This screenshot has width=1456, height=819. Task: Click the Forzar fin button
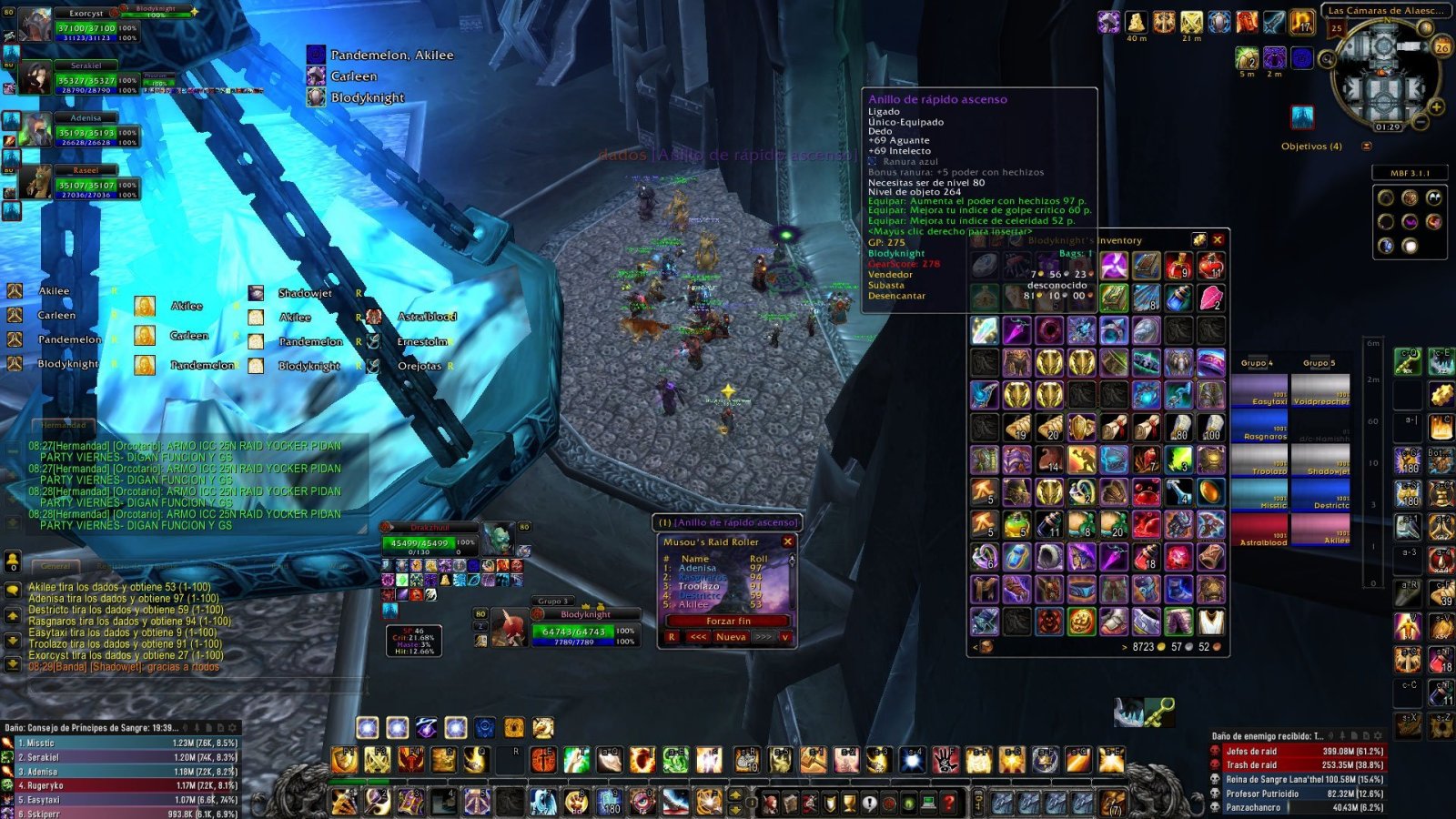click(728, 621)
